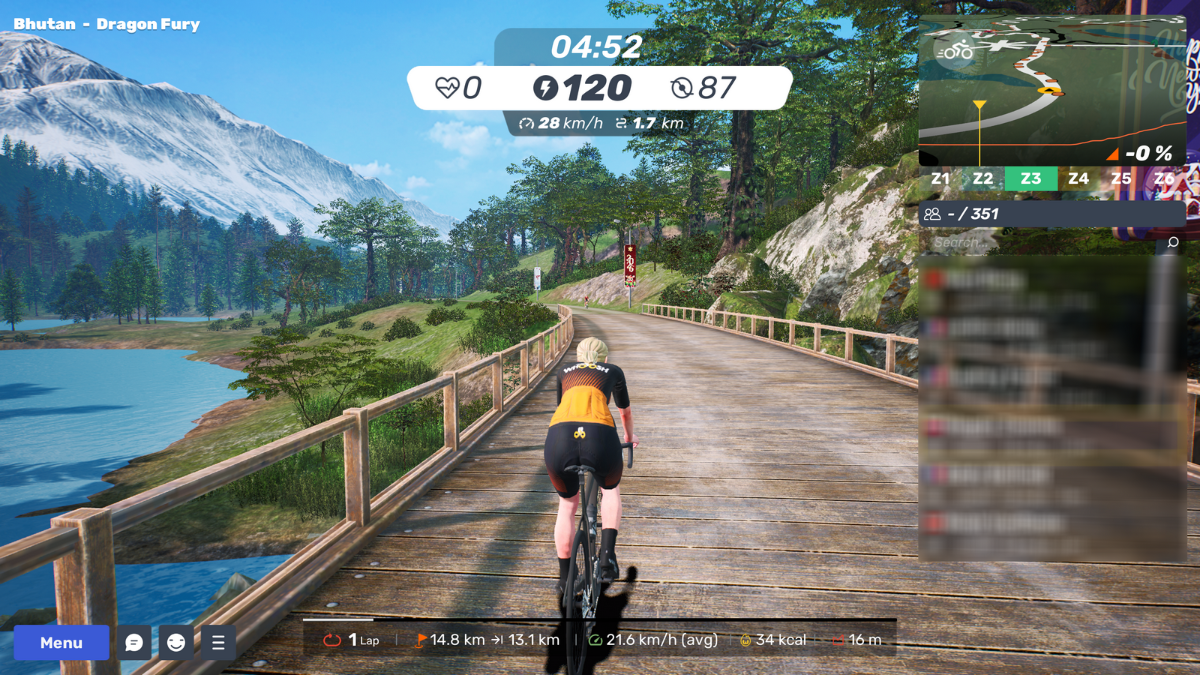This screenshot has width=1200, height=675.
Task: Open the chat message bubble
Action: (x=134, y=643)
